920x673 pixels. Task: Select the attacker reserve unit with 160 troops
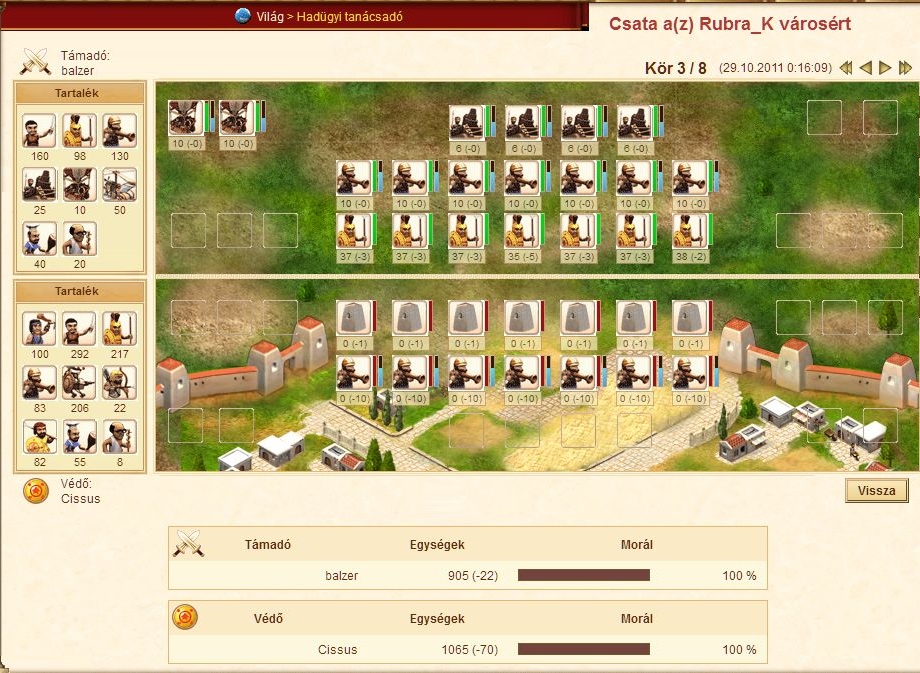coord(40,130)
